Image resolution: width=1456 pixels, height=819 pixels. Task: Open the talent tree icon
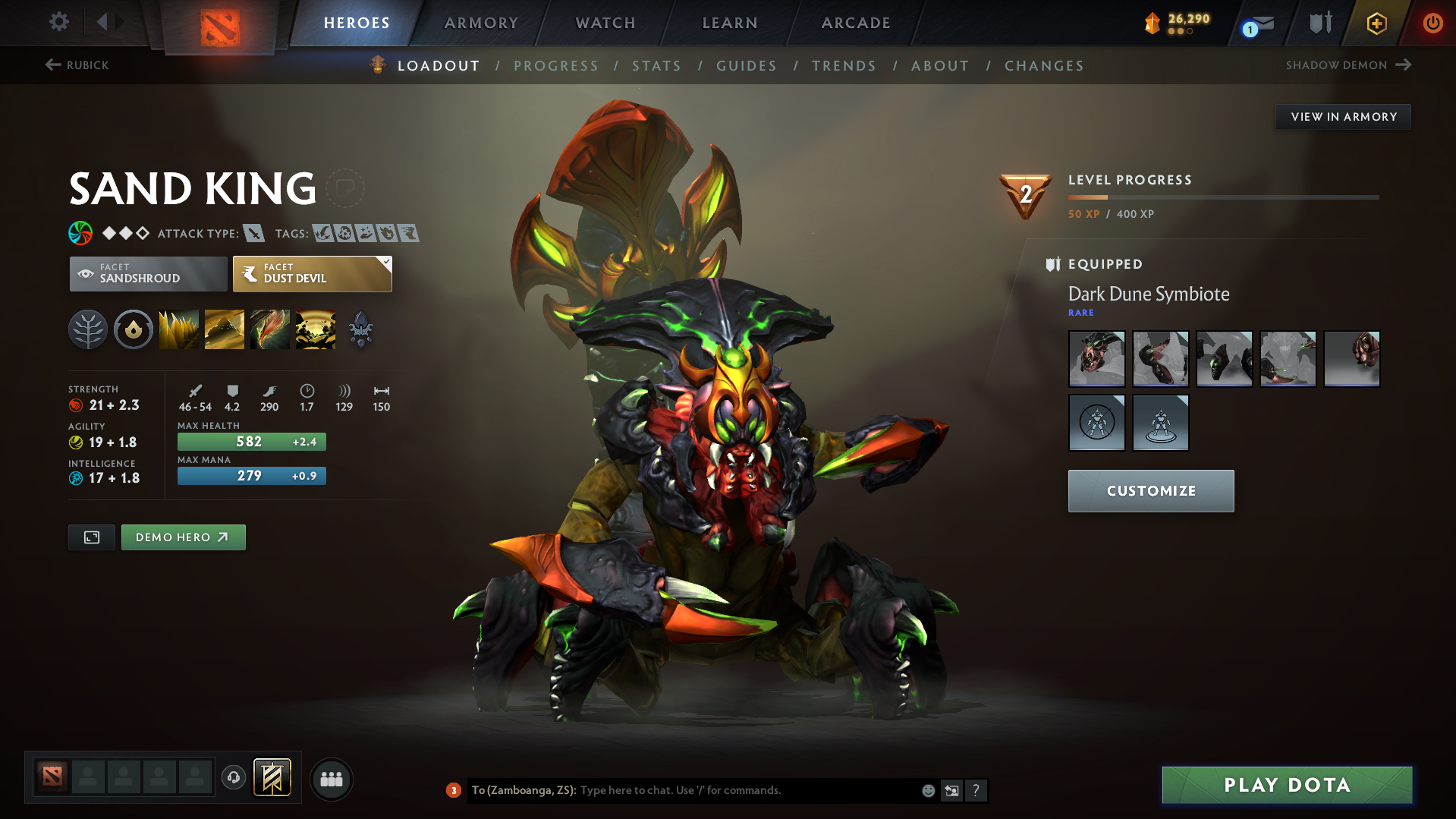[x=88, y=330]
